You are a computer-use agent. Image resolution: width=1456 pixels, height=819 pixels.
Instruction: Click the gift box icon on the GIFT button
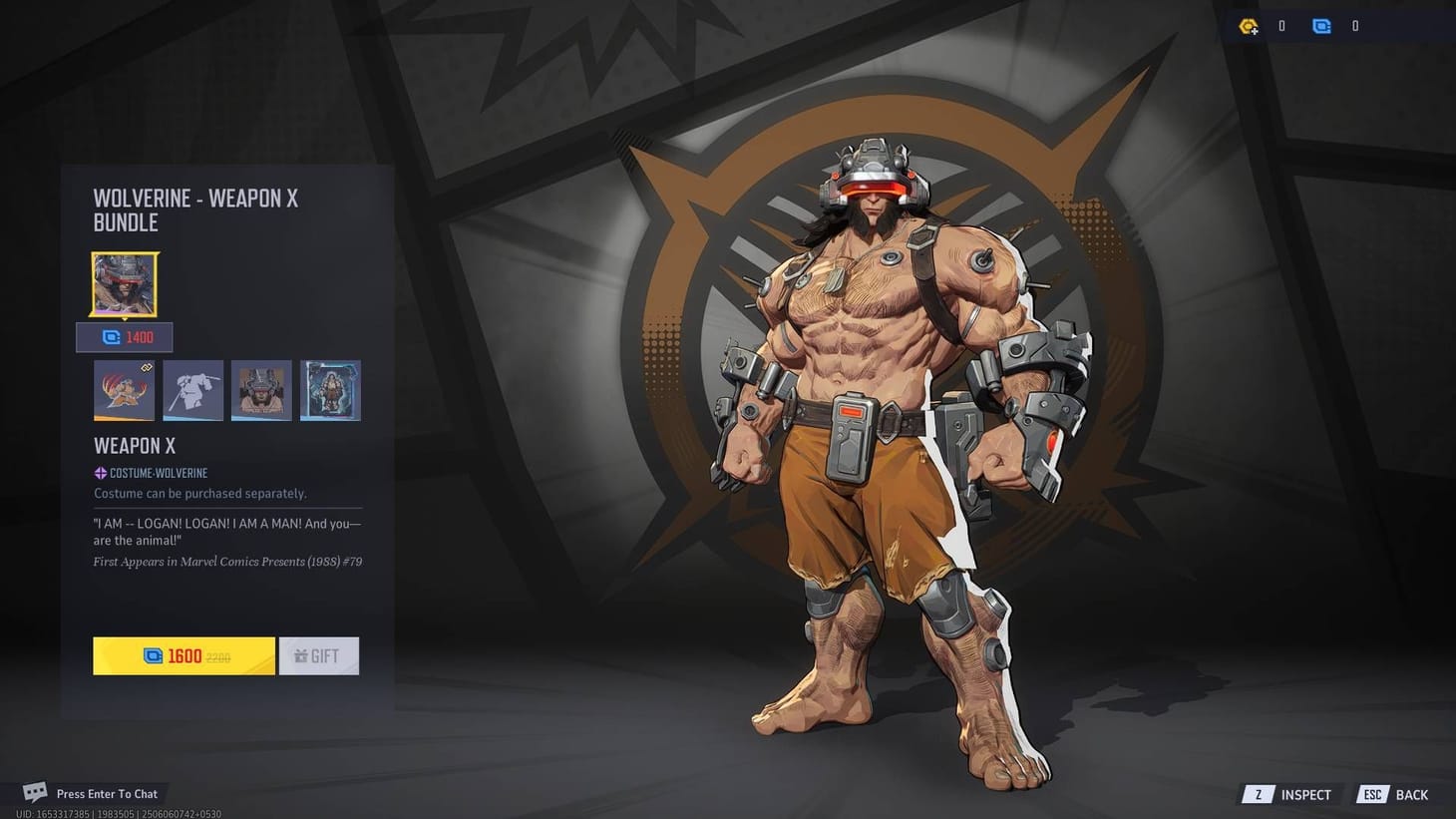(301, 655)
